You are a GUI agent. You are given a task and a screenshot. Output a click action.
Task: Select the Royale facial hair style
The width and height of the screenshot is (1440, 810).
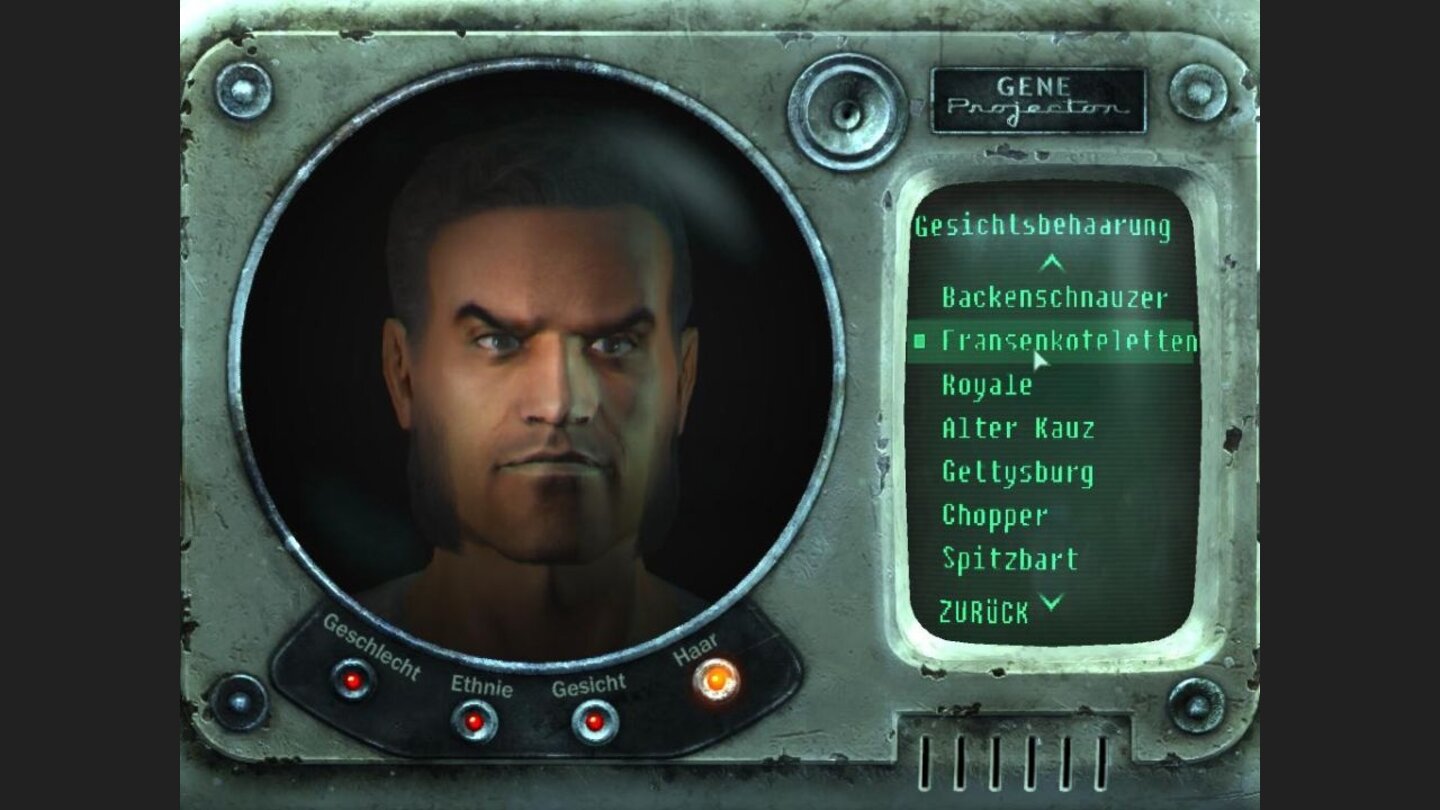pyautogui.click(x=985, y=386)
